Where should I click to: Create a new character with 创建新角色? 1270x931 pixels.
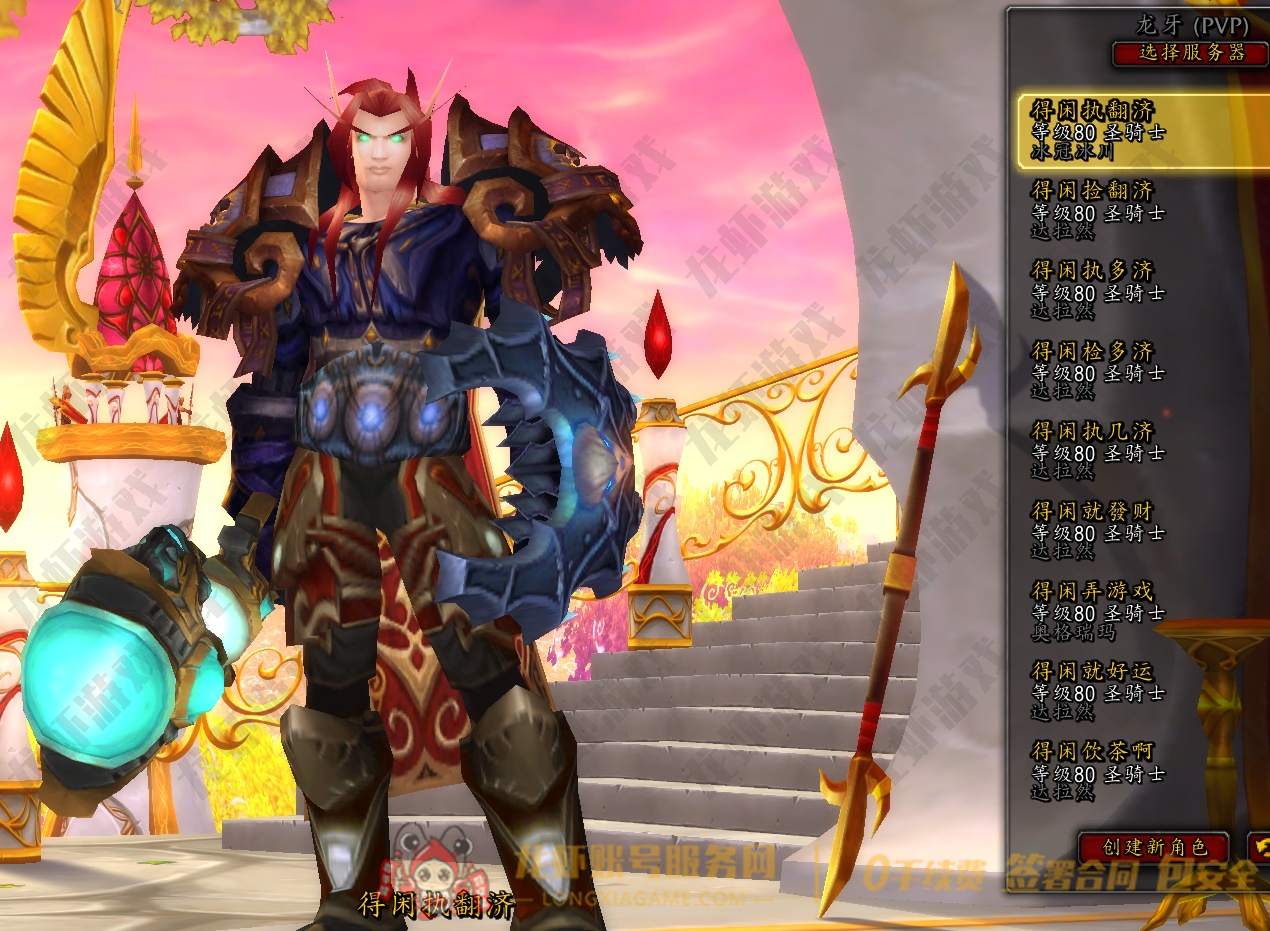pyautogui.click(x=1153, y=847)
